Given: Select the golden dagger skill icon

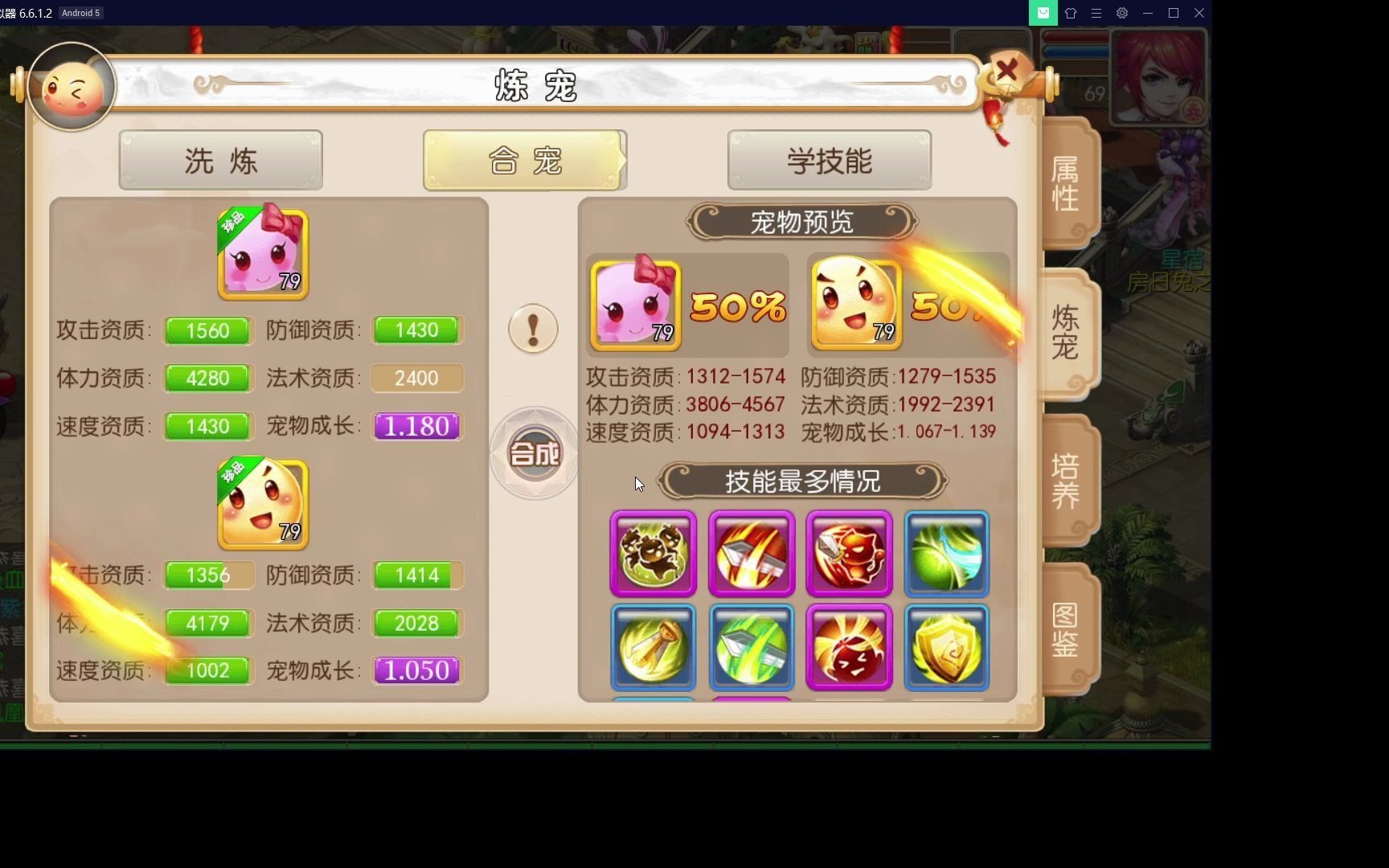Looking at the screenshot, I should coord(652,647).
